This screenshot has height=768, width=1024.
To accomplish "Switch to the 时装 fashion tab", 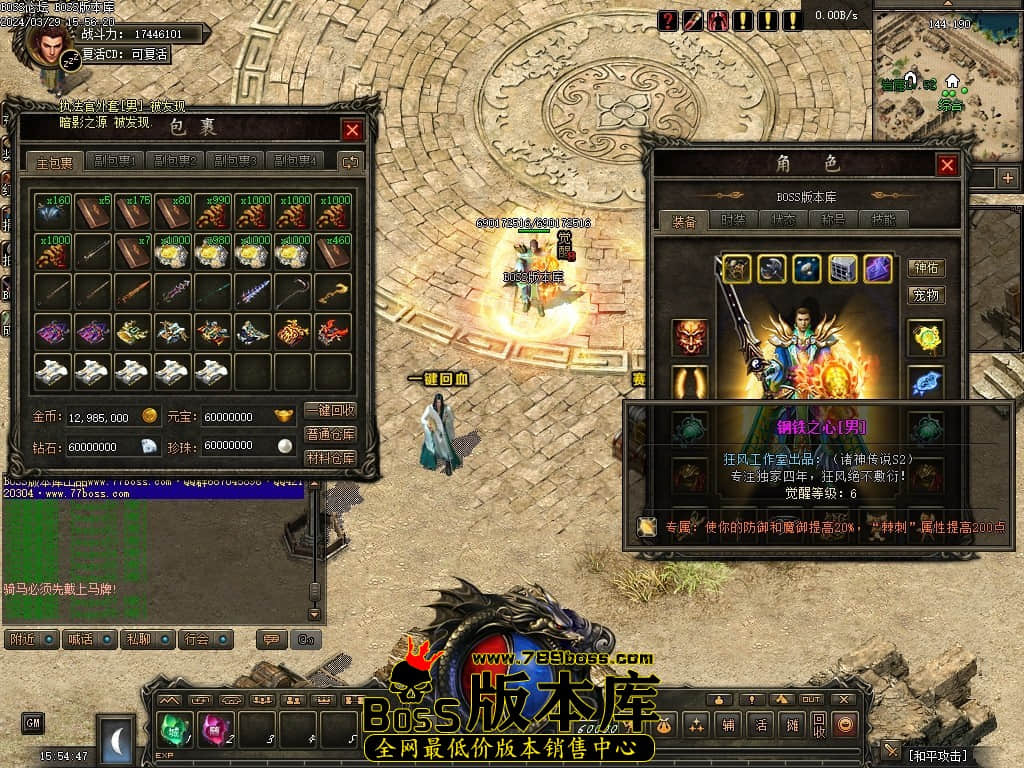I will pyautogui.click(x=734, y=220).
